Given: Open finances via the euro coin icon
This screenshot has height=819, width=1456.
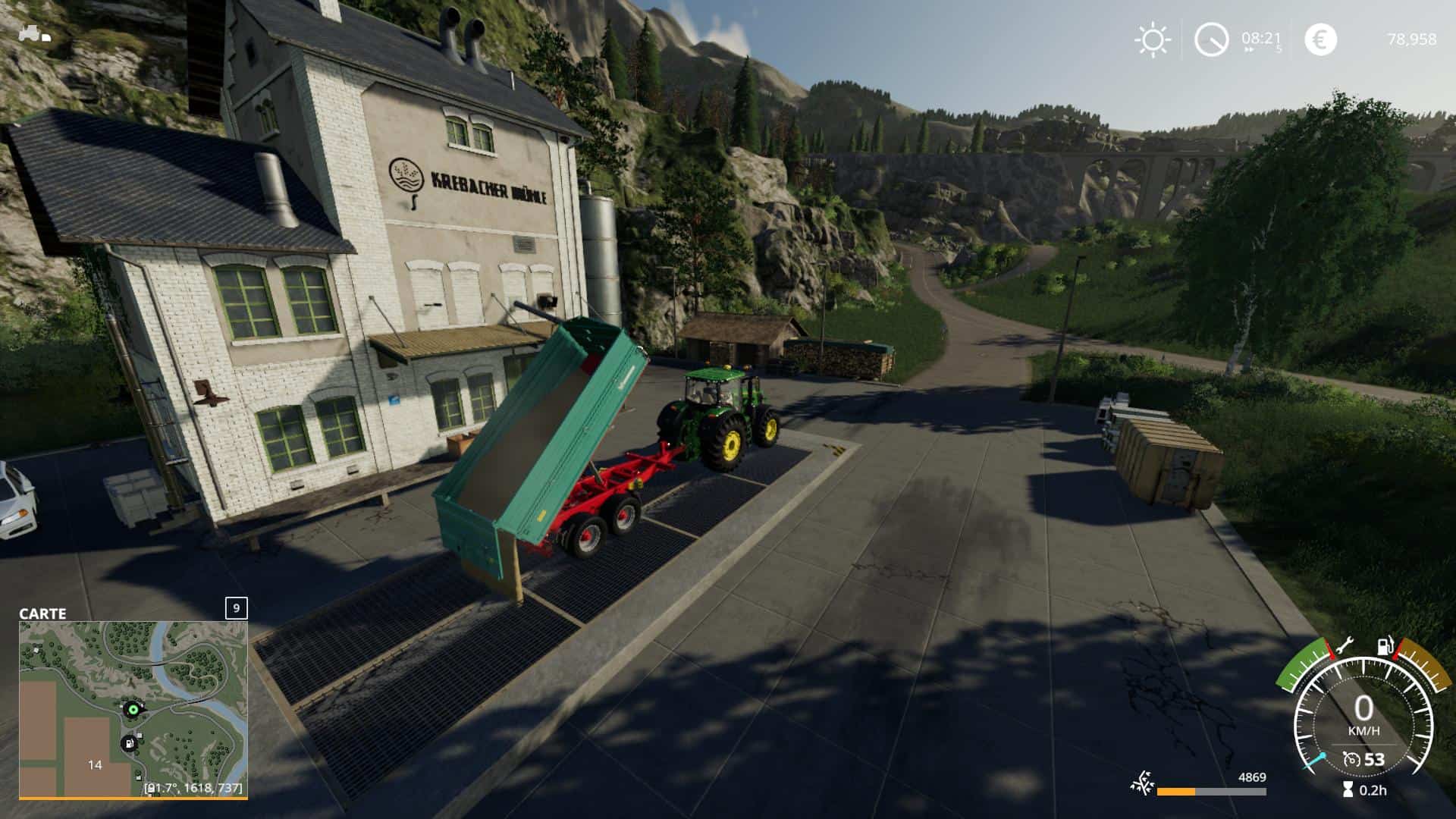Looking at the screenshot, I should [x=1320, y=40].
